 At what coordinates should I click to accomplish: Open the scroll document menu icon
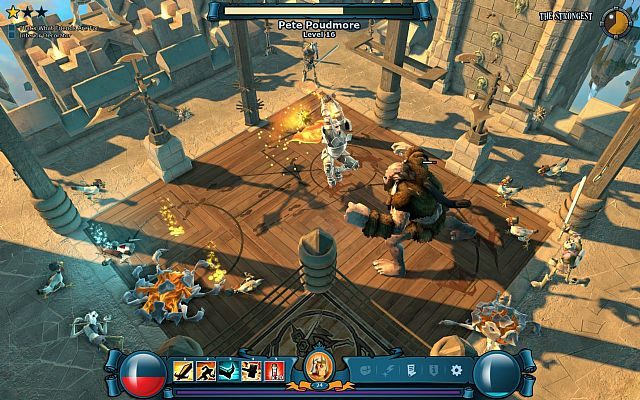411,371
